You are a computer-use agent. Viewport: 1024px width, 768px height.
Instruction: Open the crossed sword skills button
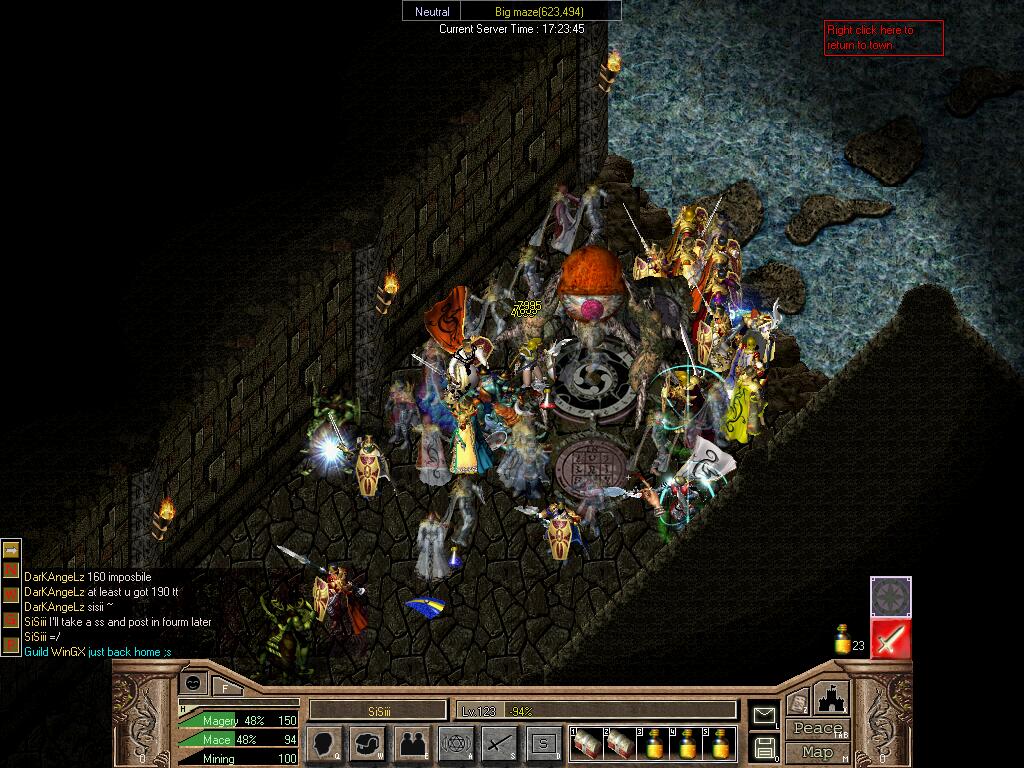coord(500,743)
